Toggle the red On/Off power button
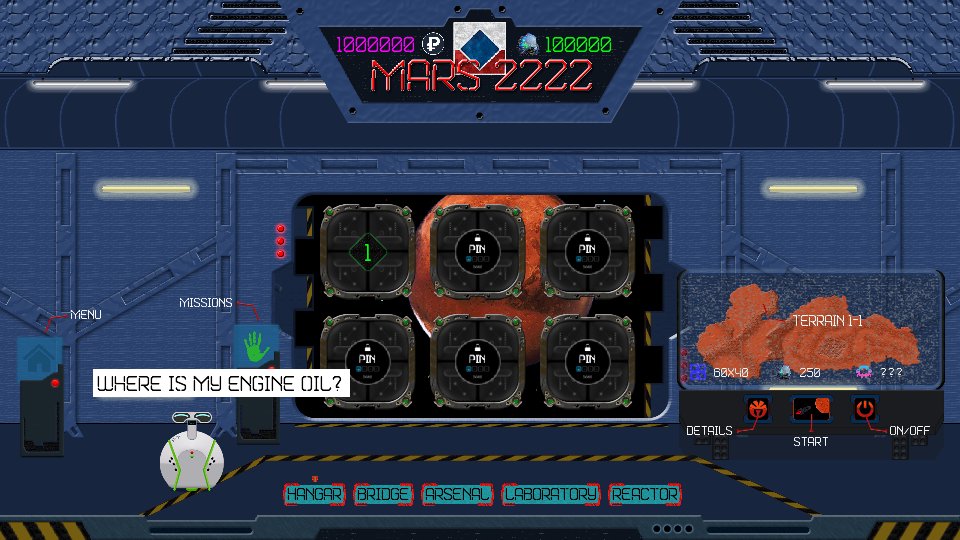Screen dimensions: 960x540 864,408
